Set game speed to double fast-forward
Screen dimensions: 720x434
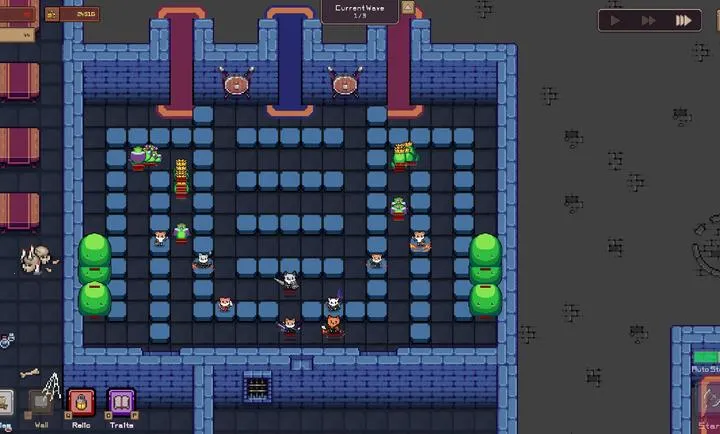point(649,20)
